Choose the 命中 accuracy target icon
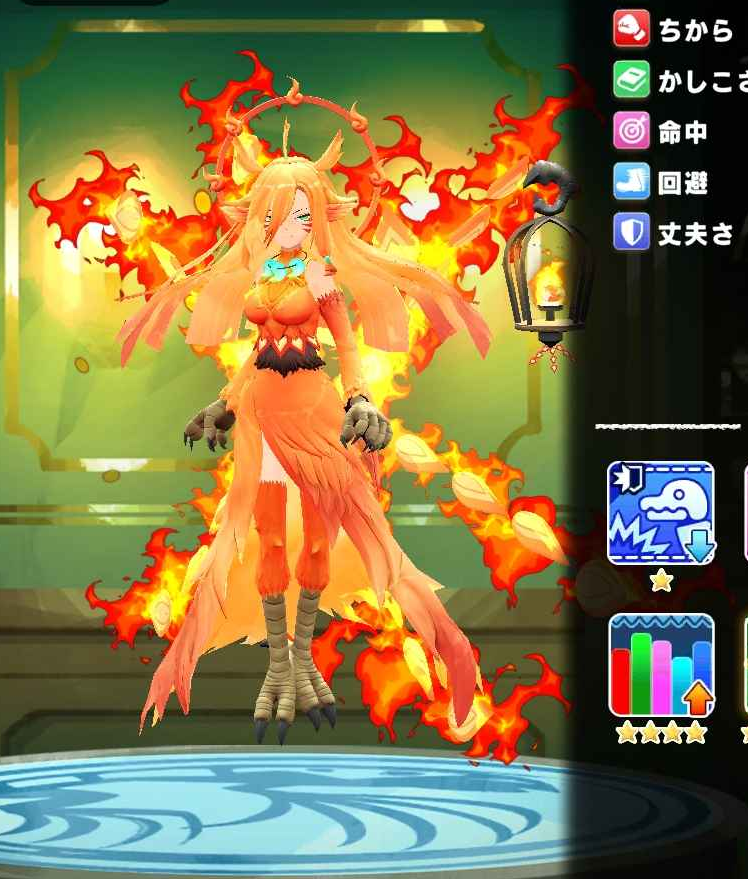This screenshot has width=748, height=879. [x=632, y=132]
